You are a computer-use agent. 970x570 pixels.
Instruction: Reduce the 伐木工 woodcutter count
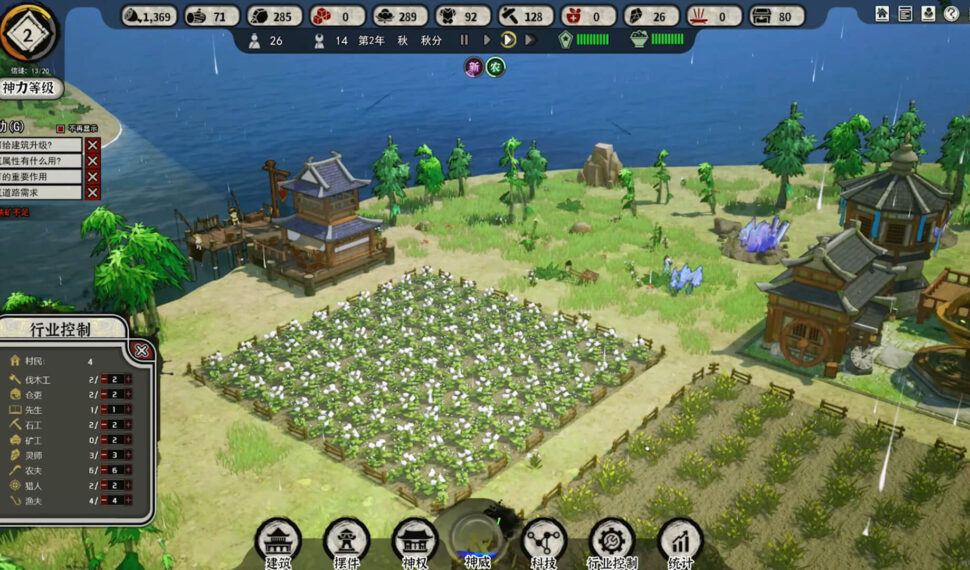pyautogui.click(x=102, y=380)
